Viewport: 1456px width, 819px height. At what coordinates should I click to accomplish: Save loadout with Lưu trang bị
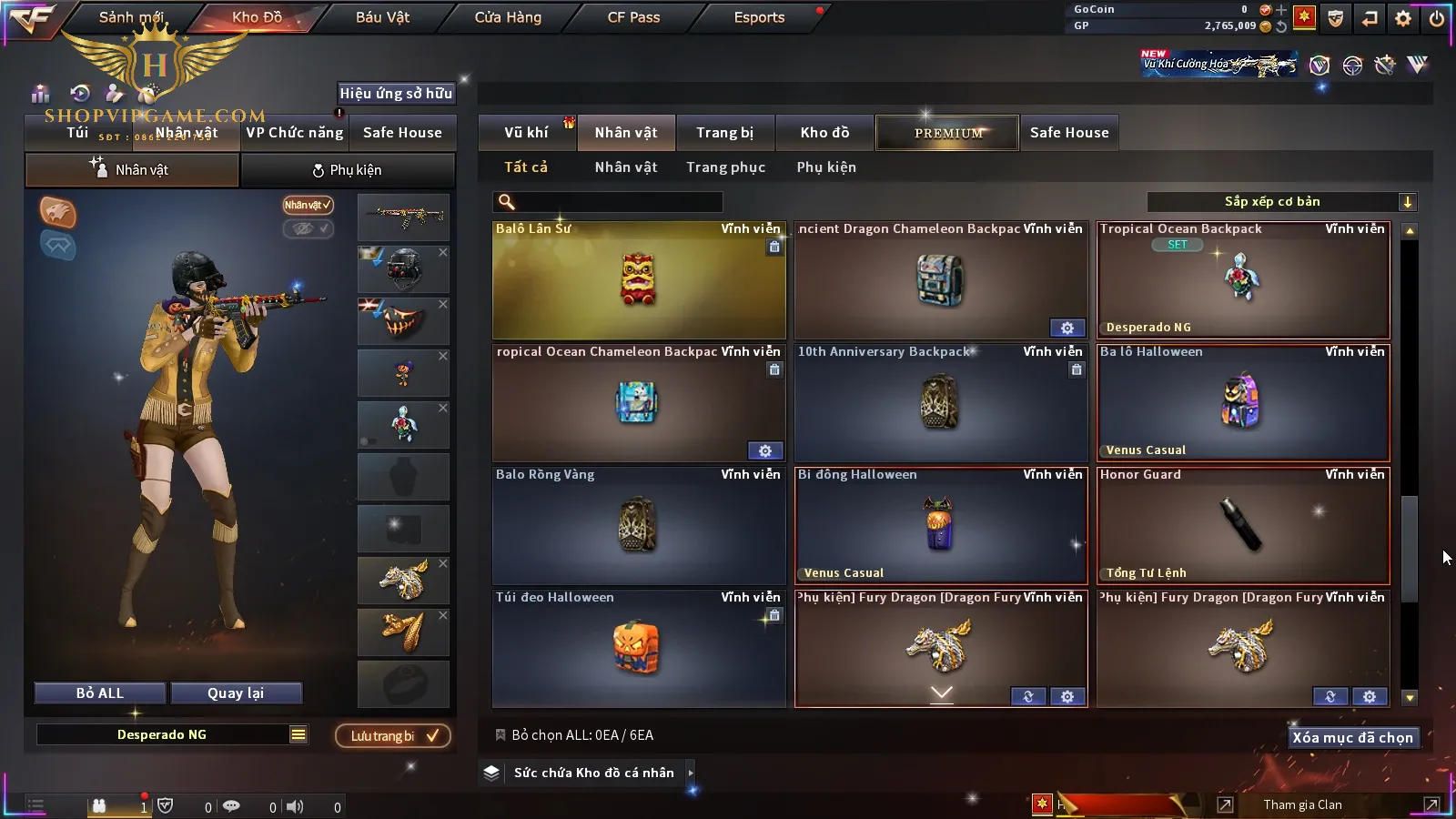(x=393, y=736)
